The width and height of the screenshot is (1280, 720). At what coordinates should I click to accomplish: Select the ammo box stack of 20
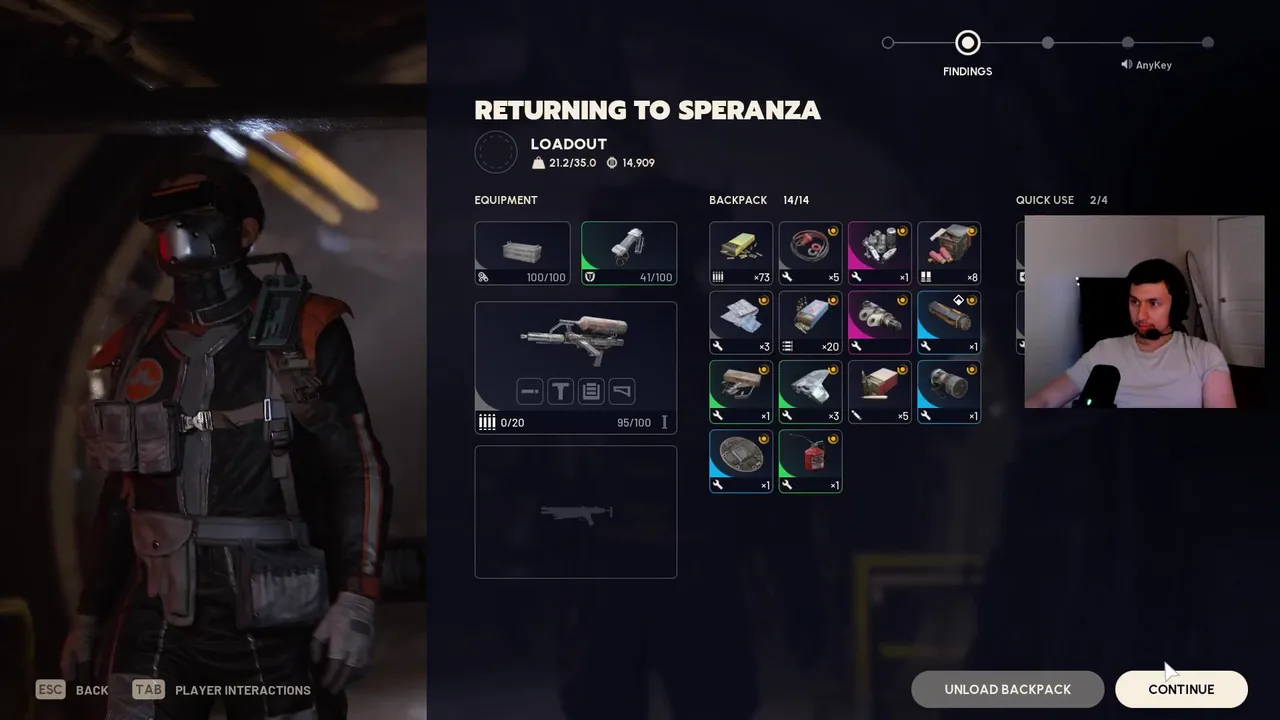810,322
